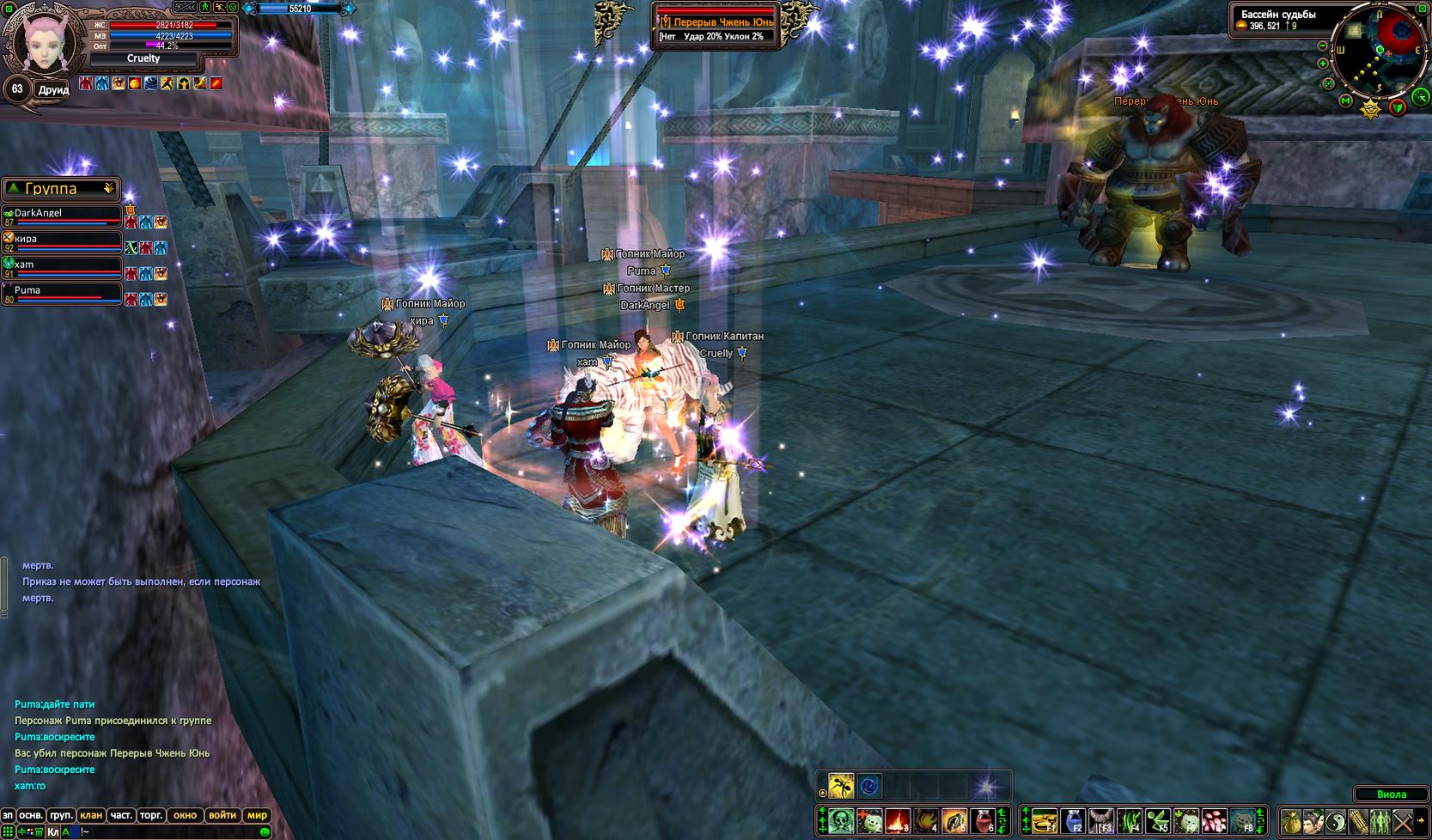
Task: Open the world map with M button
Action: tap(1346, 101)
